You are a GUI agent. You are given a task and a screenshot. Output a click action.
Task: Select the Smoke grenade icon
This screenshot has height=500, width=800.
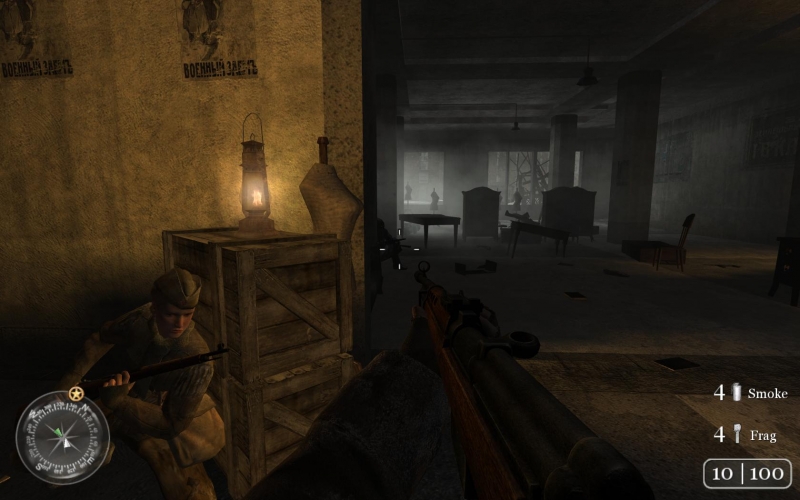(x=737, y=393)
